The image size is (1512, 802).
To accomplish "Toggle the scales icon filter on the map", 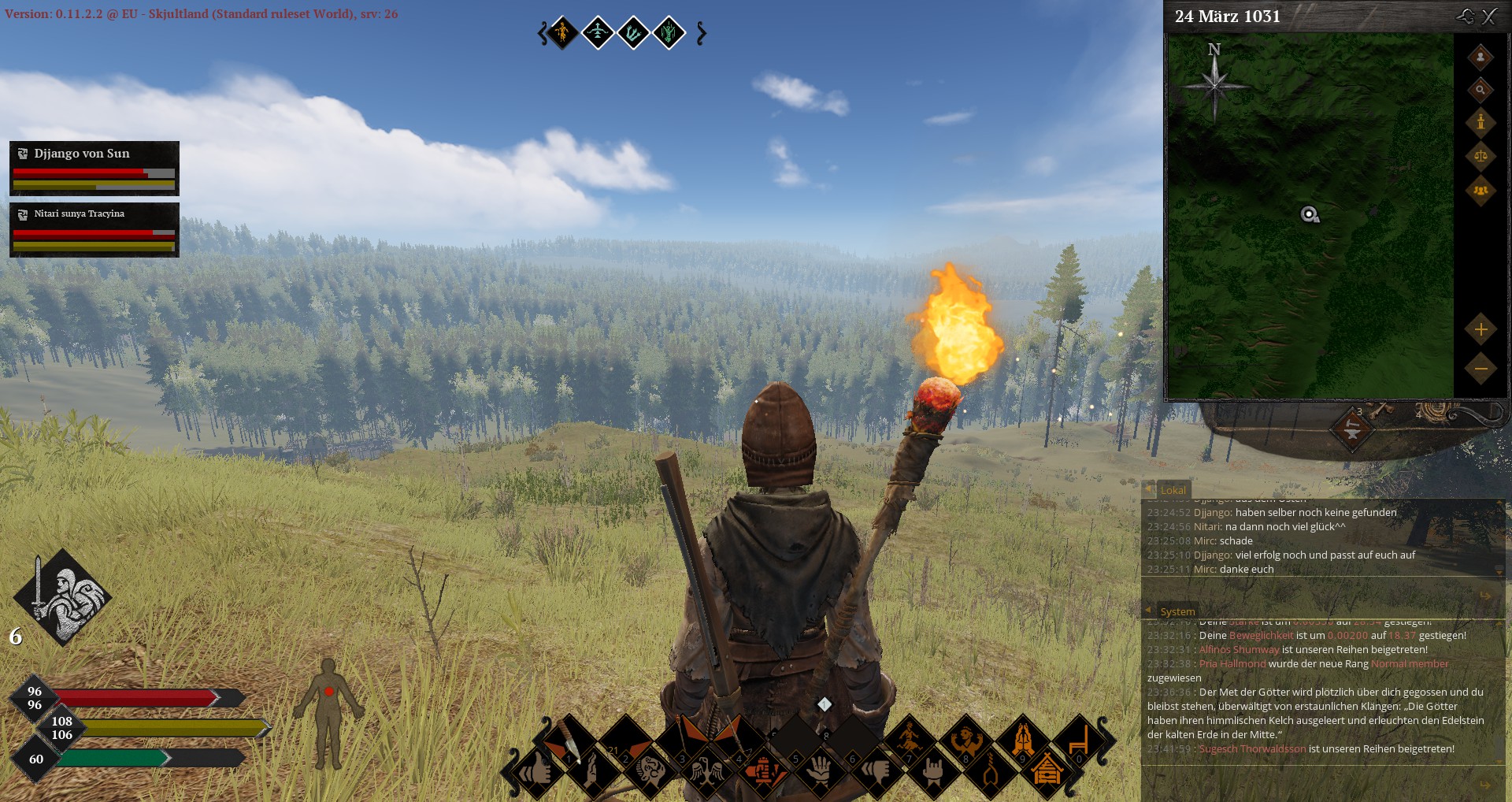I will click(1480, 156).
